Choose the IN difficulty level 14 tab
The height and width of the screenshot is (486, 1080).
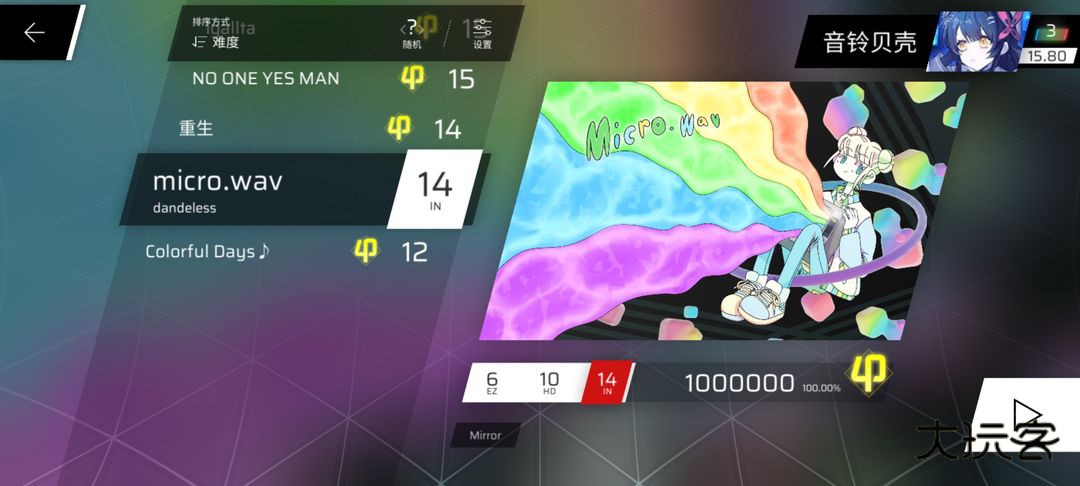[x=606, y=382]
